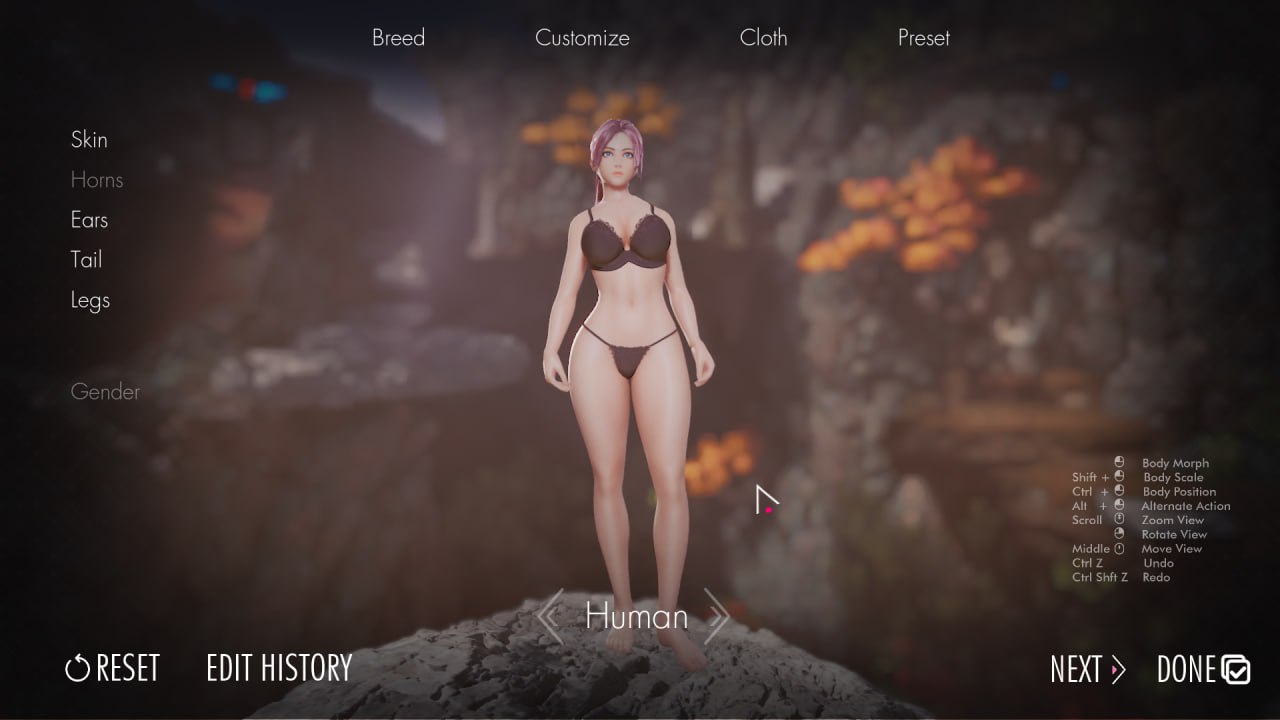Open the Preset tab

922,38
